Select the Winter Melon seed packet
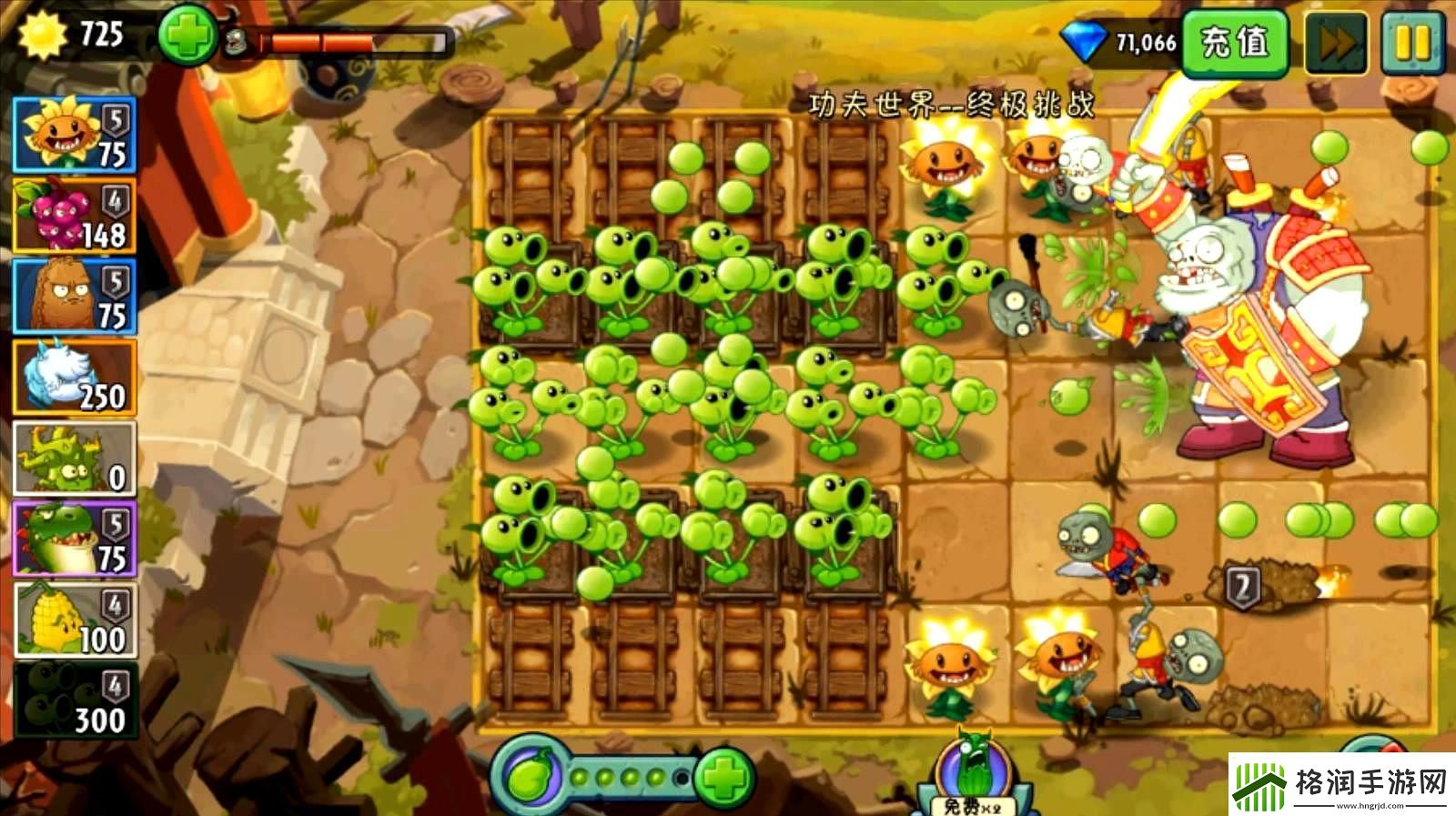 73,373
